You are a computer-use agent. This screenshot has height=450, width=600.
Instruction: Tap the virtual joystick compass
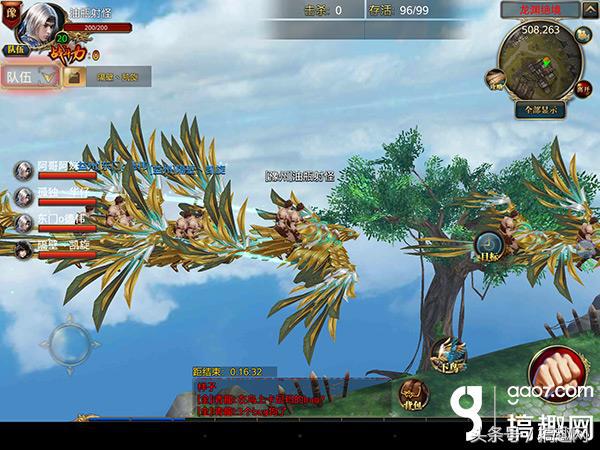pyautogui.click(x=70, y=343)
